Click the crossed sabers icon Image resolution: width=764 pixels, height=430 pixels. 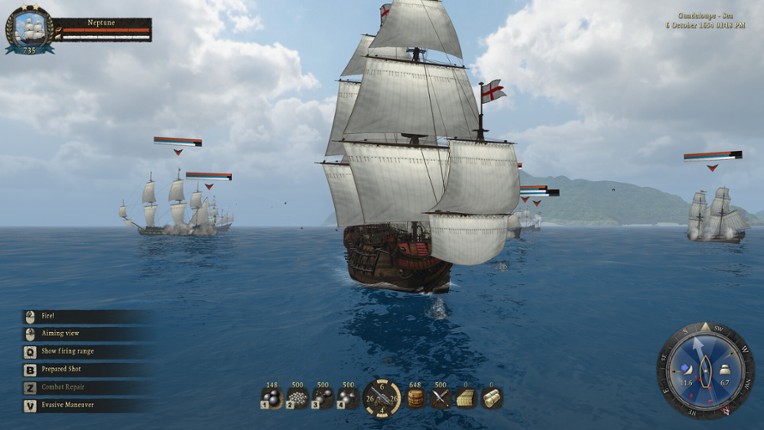click(x=441, y=398)
